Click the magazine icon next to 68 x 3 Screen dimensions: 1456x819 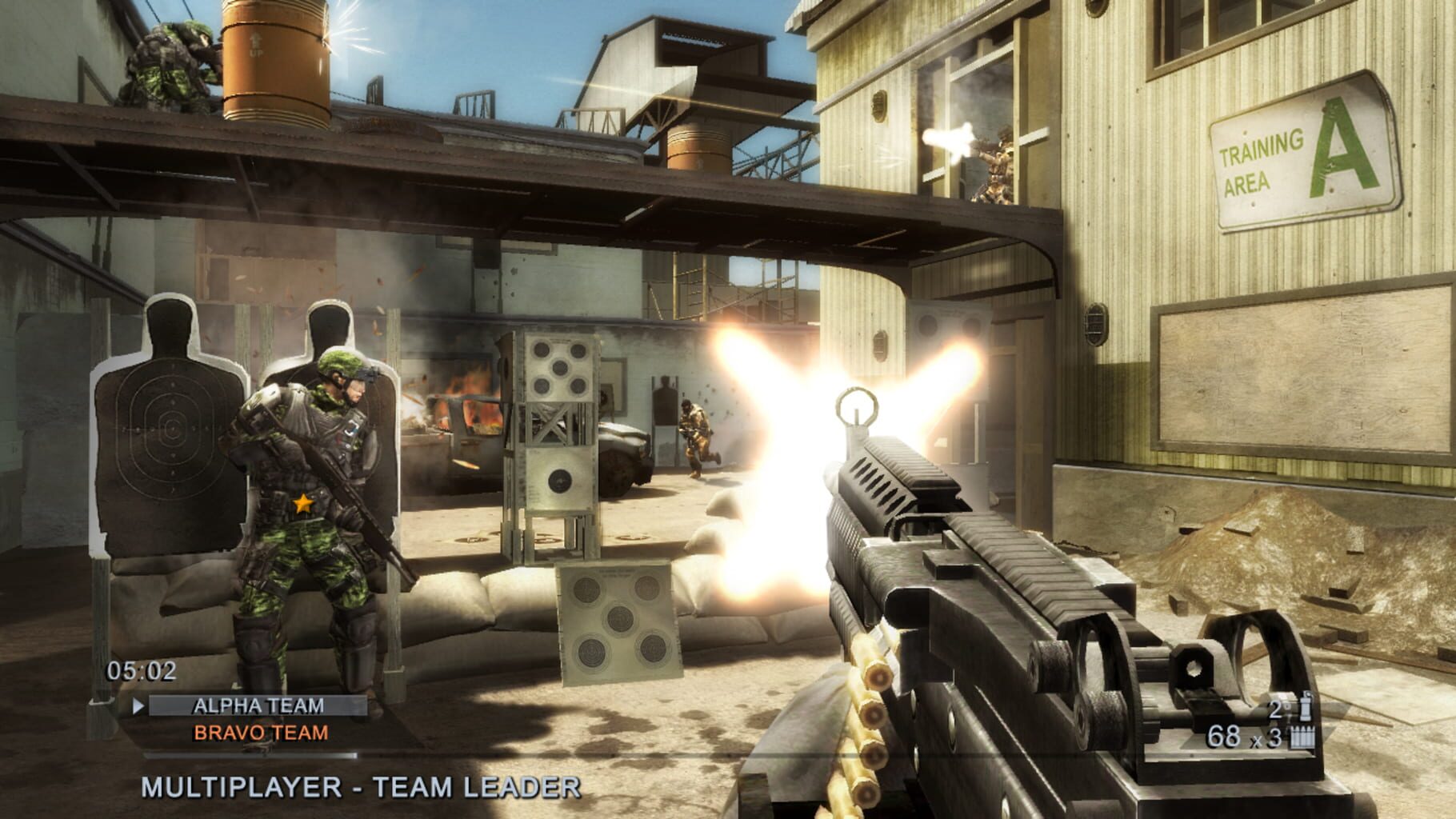[x=1303, y=737]
